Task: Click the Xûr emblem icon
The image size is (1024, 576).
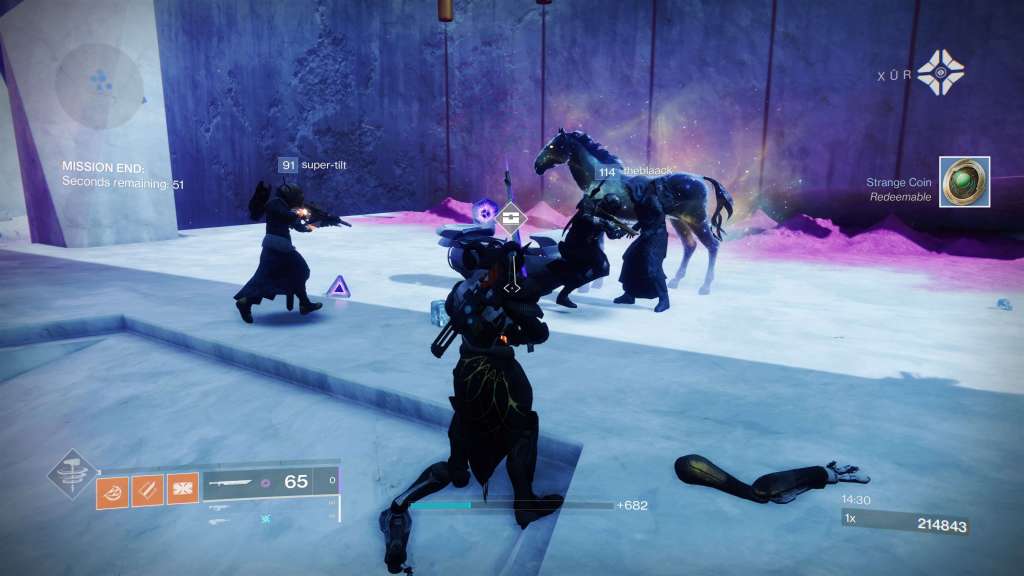Action: pyautogui.click(x=940, y=72)
